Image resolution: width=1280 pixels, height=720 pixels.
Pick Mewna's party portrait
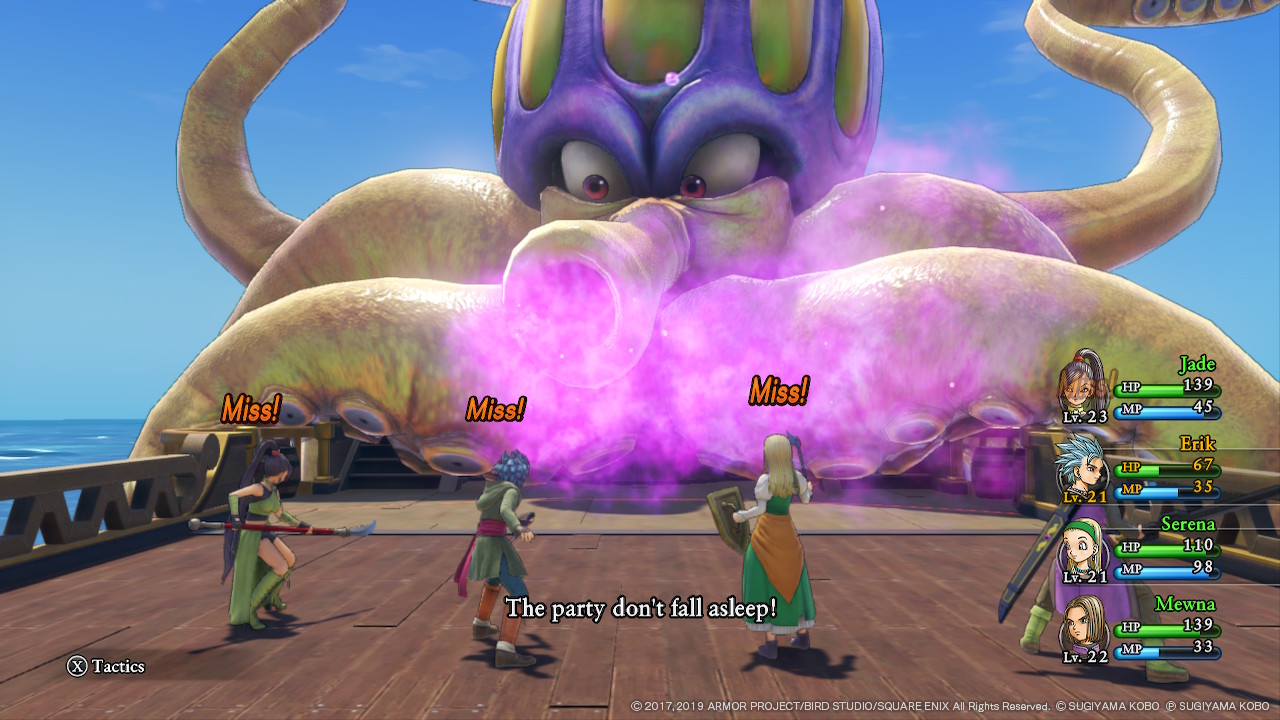click(1084, 625)
